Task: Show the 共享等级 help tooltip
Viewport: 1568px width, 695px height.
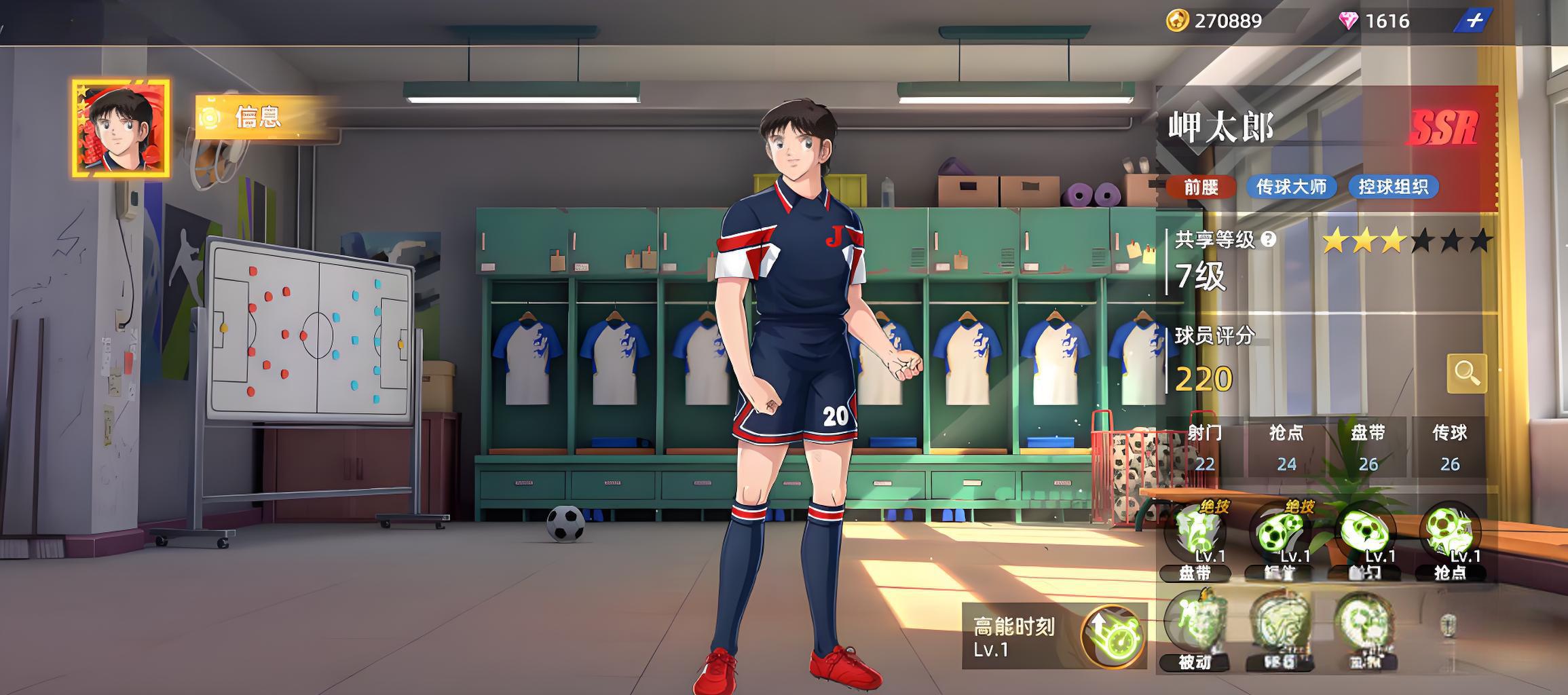Action: pyautogui.click(x=1268, y=239)
